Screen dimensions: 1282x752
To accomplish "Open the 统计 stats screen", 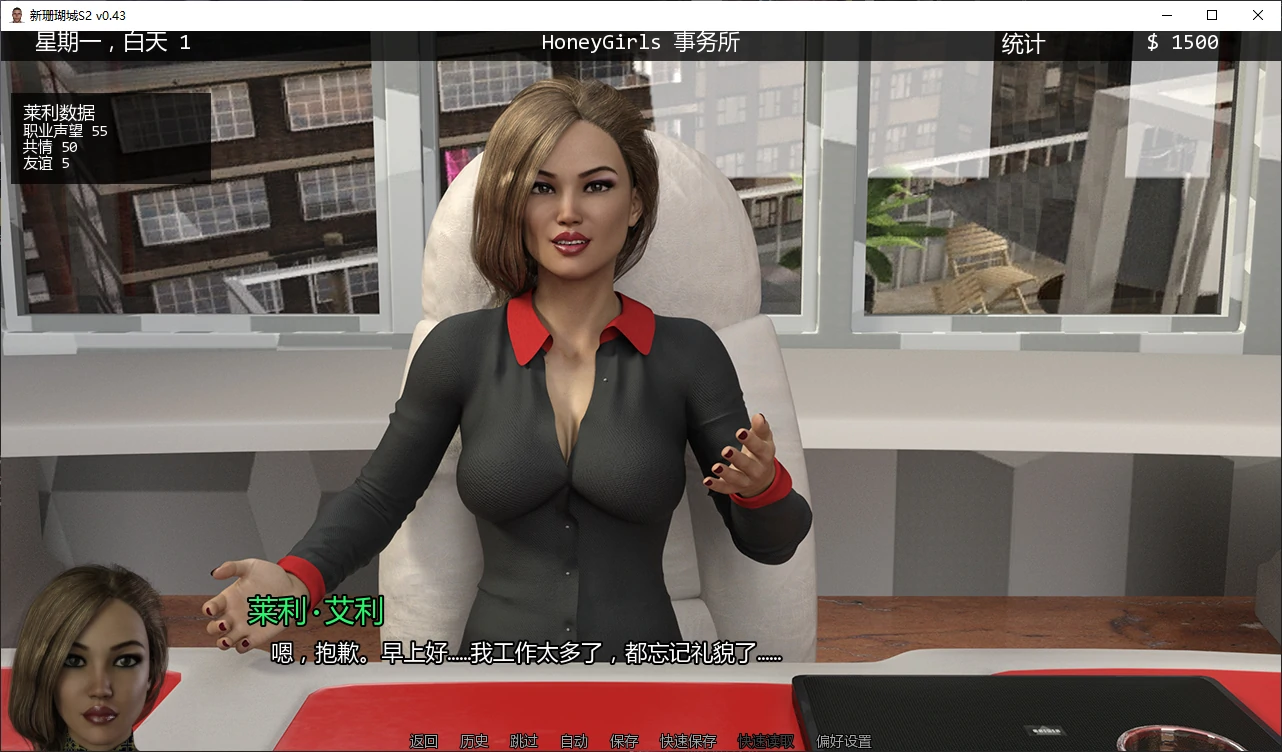I will [x=1022, y=43].
